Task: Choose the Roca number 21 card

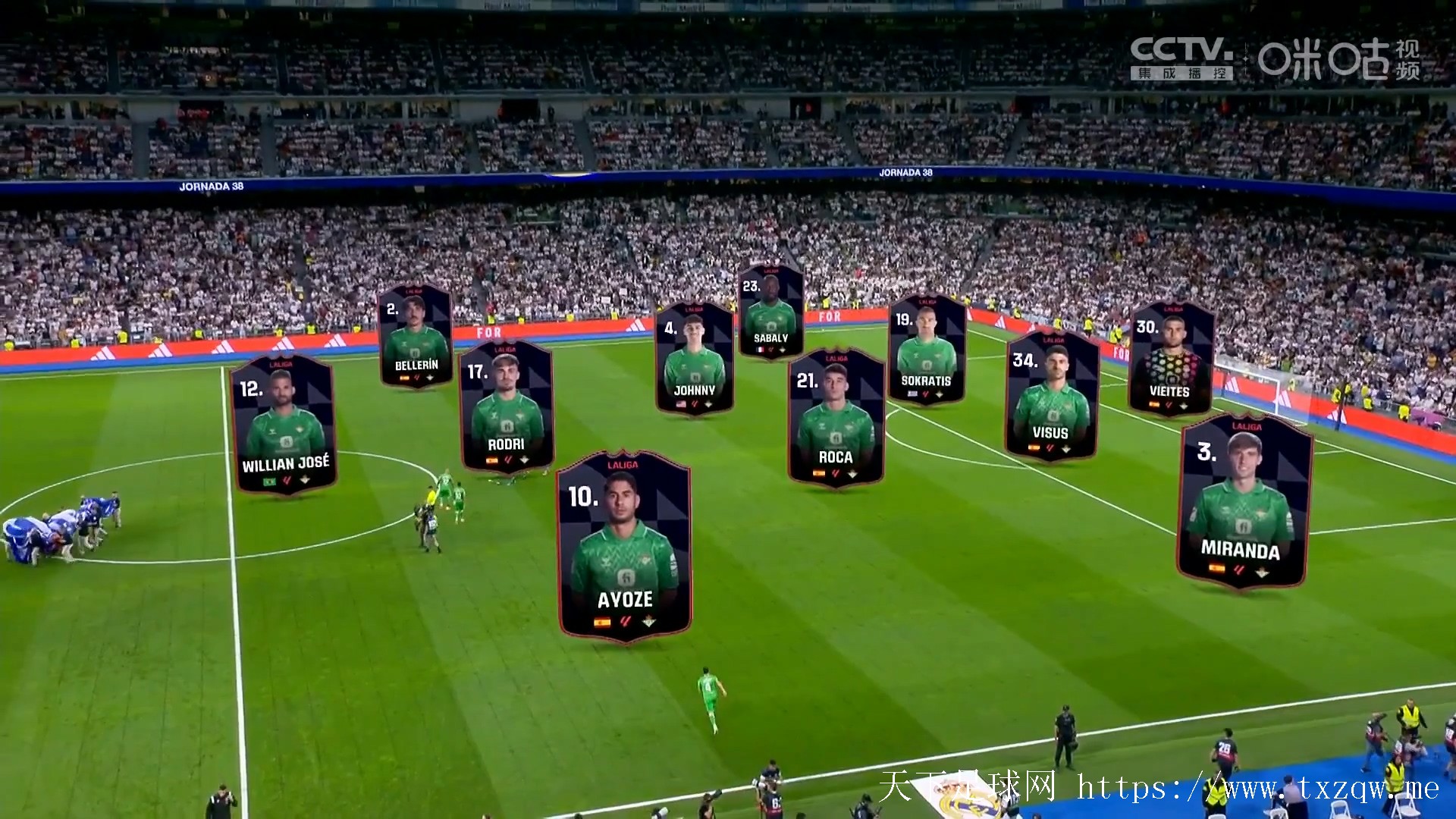Action: (836, 416)
